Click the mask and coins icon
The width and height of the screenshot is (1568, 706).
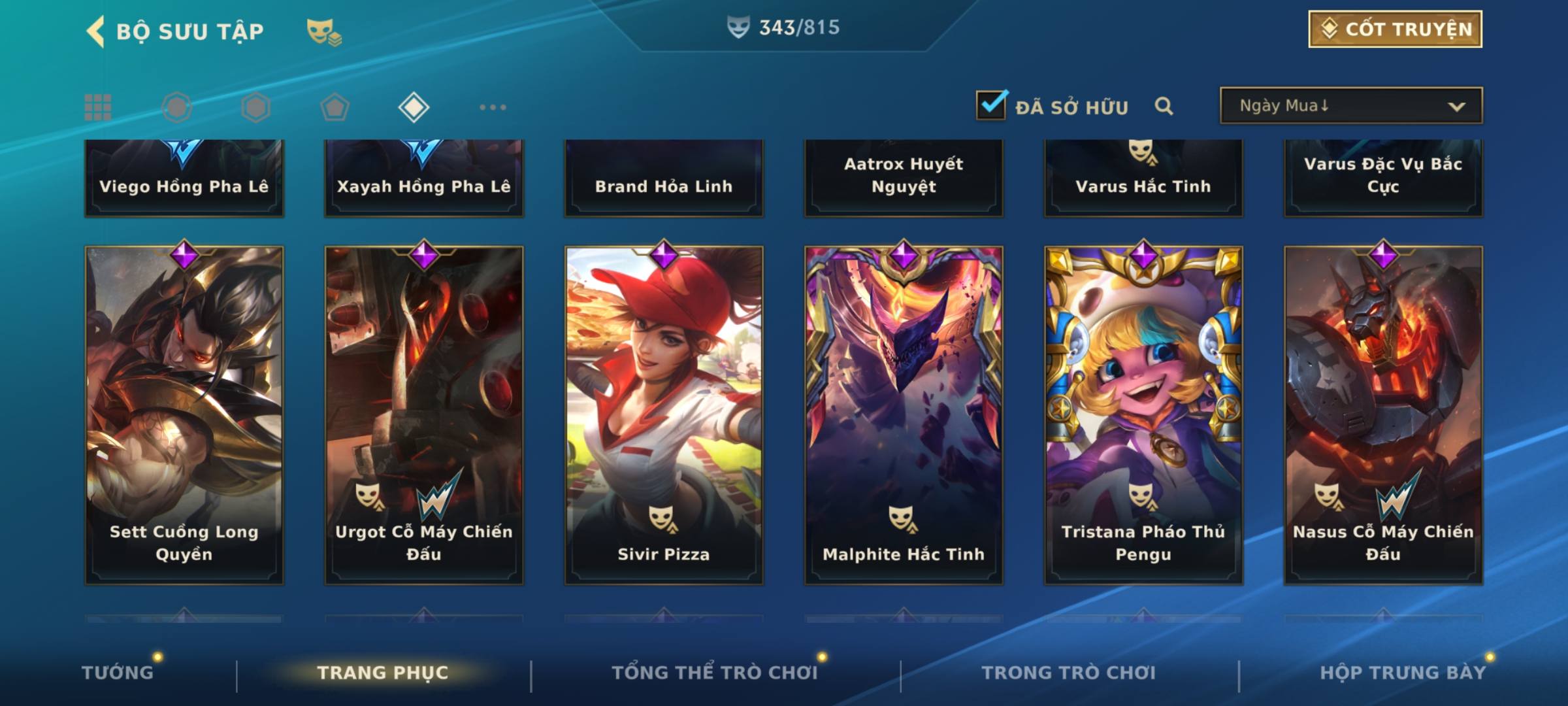click(x=324, y=31)
